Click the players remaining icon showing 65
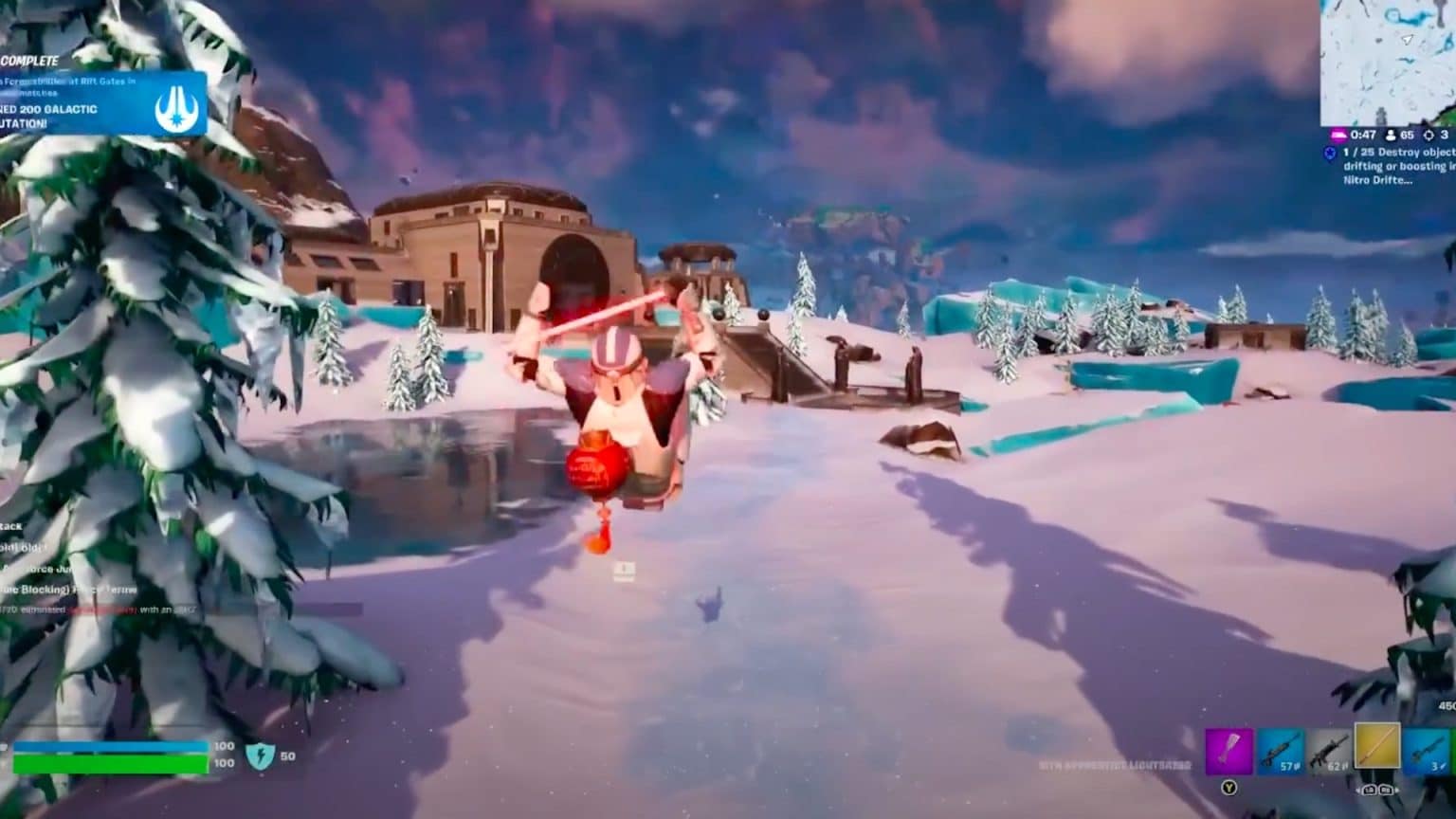 pyautogui.click(x=1391, y=135)
